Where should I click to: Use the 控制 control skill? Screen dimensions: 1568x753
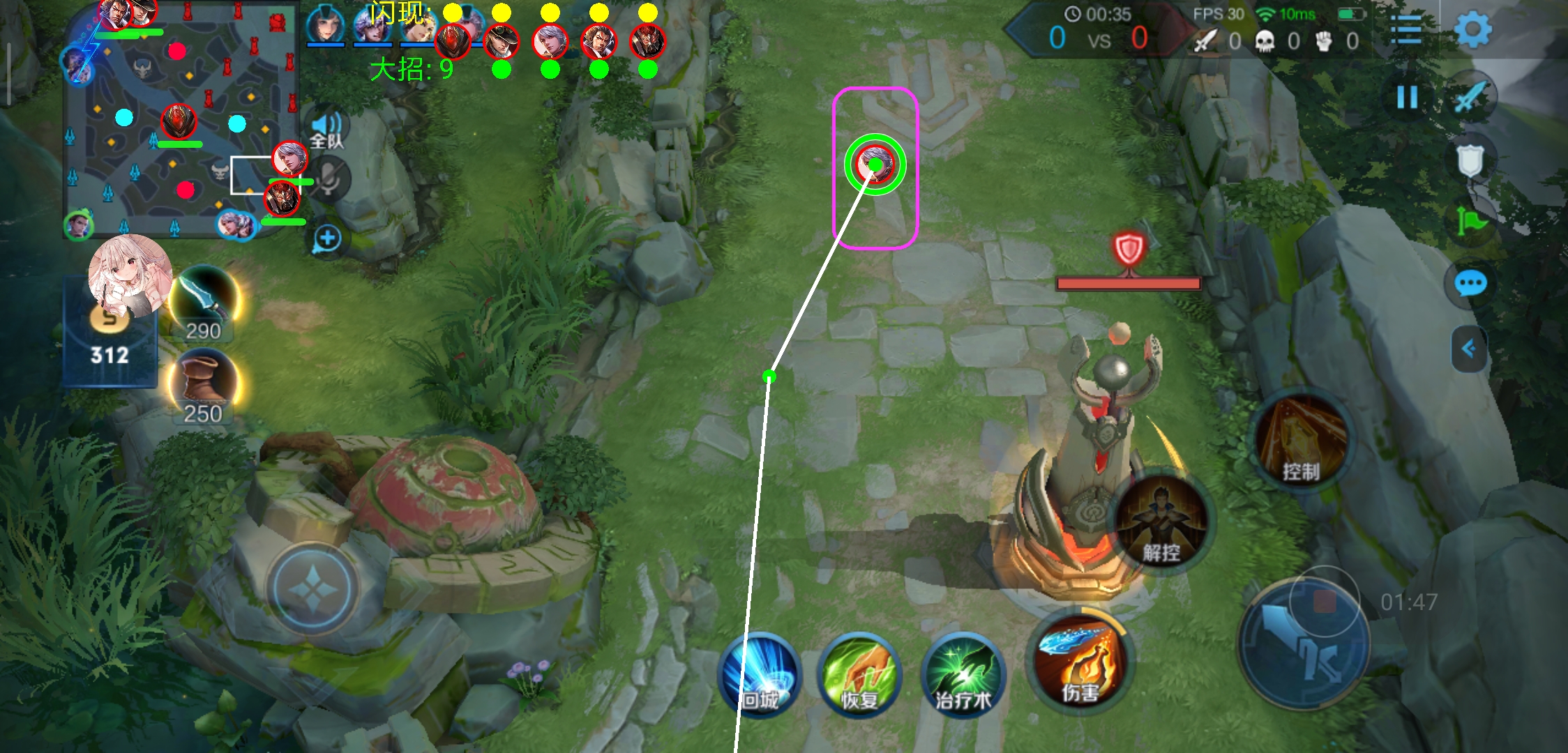pos(1301,439)
